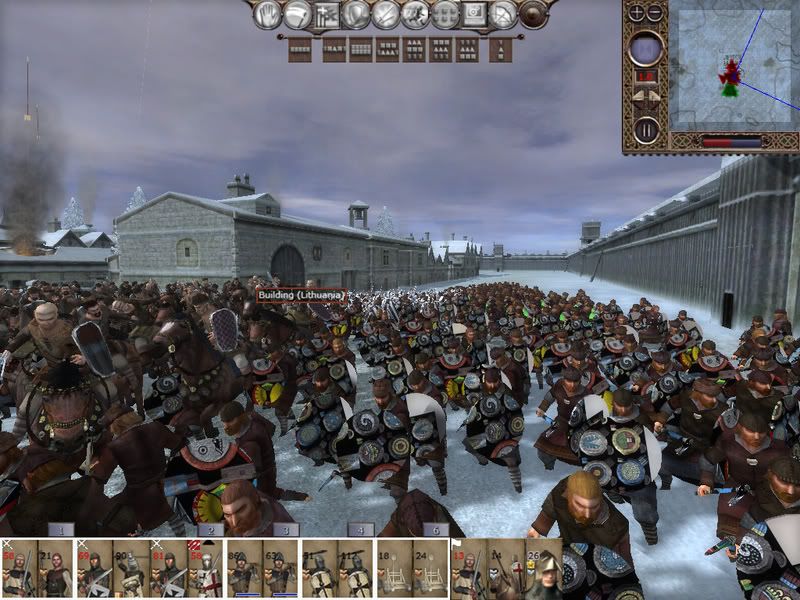Order units to withdraw with the horn icon

pyautogui.click(x=297, y=14)
